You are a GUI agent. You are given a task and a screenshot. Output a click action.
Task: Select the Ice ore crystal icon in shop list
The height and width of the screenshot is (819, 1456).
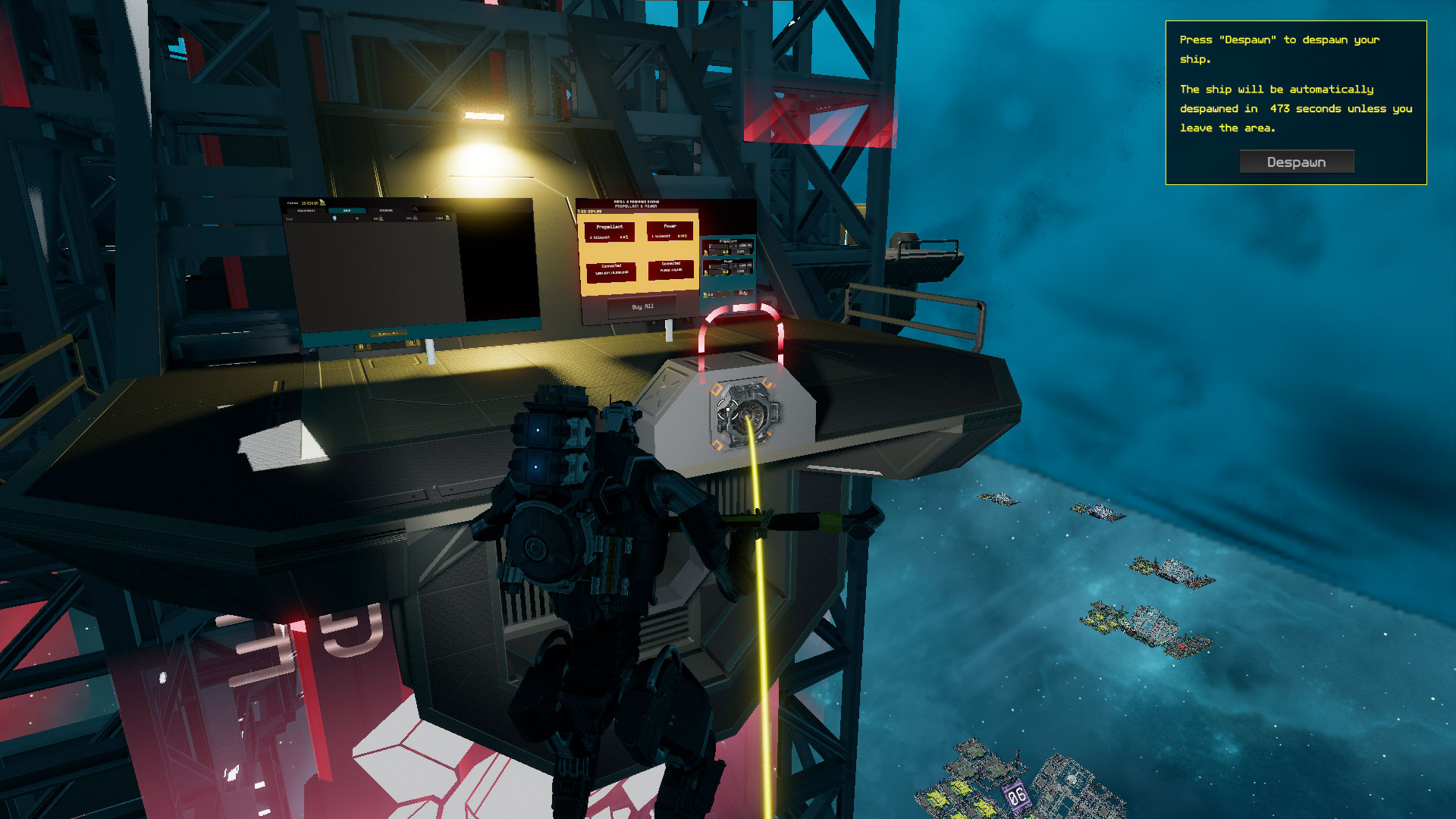[x=334, y=218]
